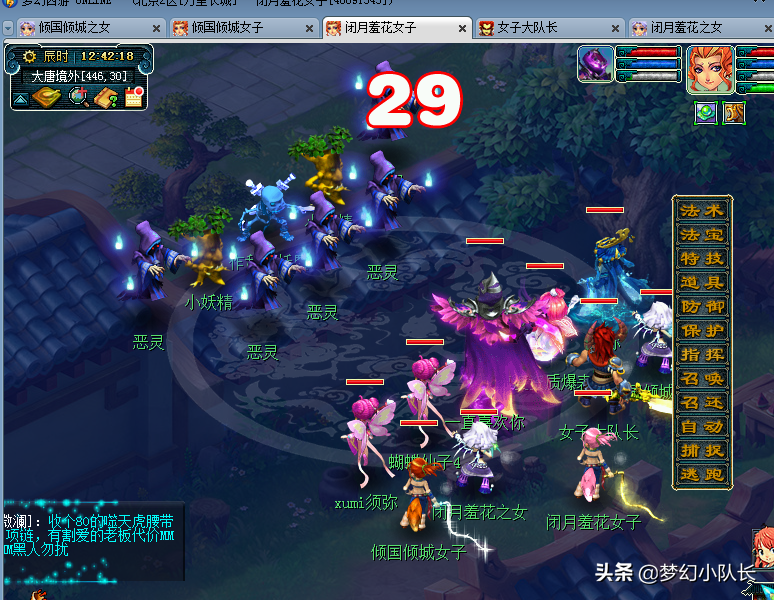The height and width of the screenshot is (600, 774).
Task: Open the 法宝 treasure command
Action: (702, 234)
